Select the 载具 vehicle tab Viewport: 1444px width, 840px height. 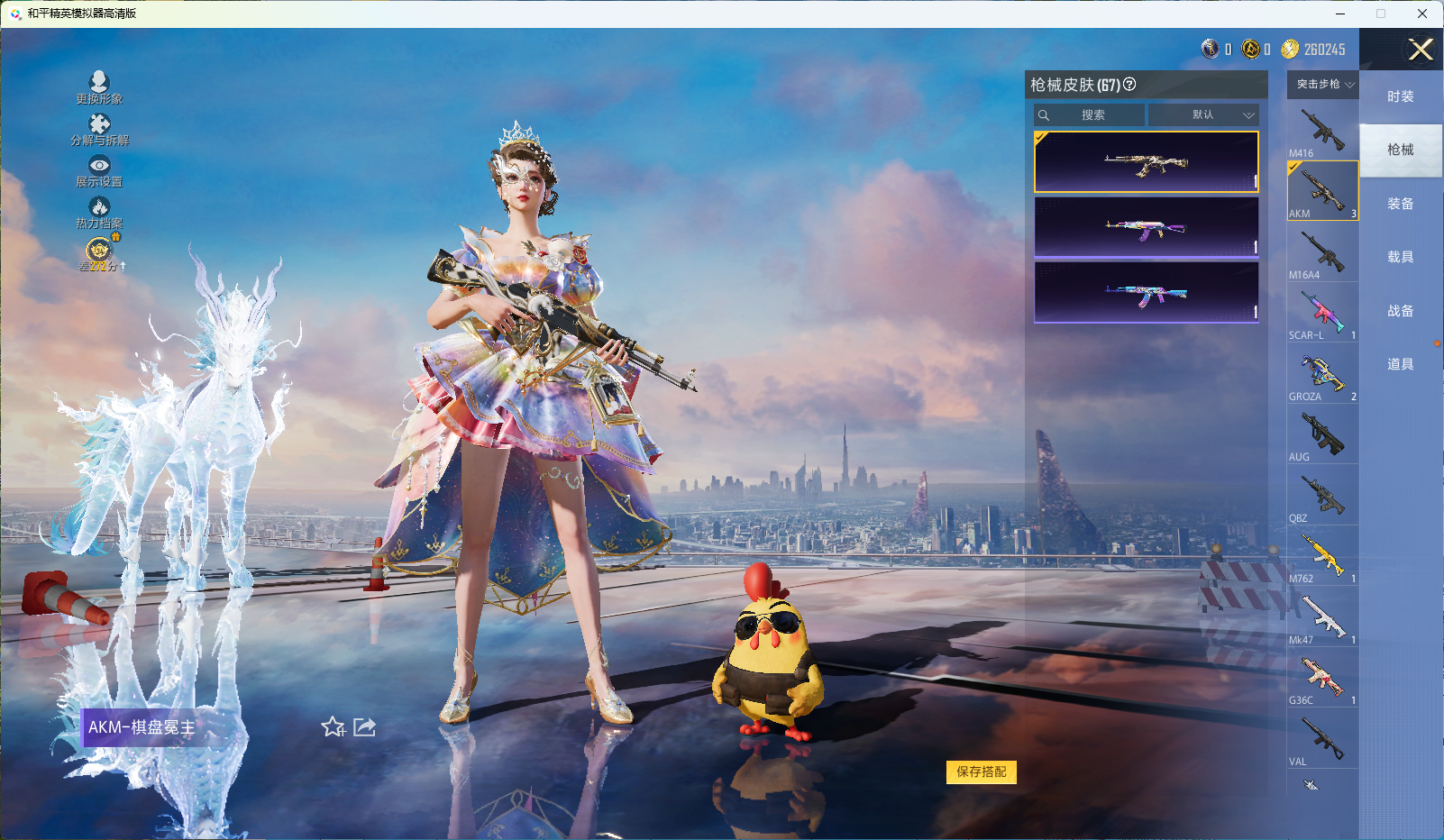(1400, 257)
